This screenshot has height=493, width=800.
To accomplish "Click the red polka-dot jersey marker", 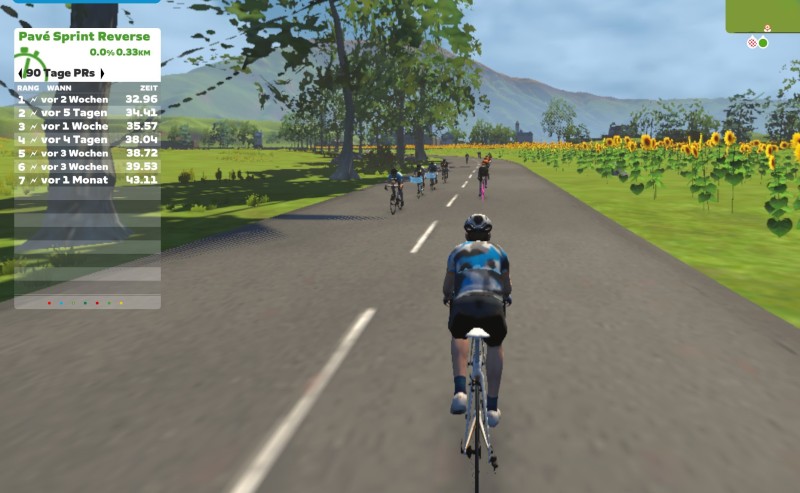I will [751, 43].
